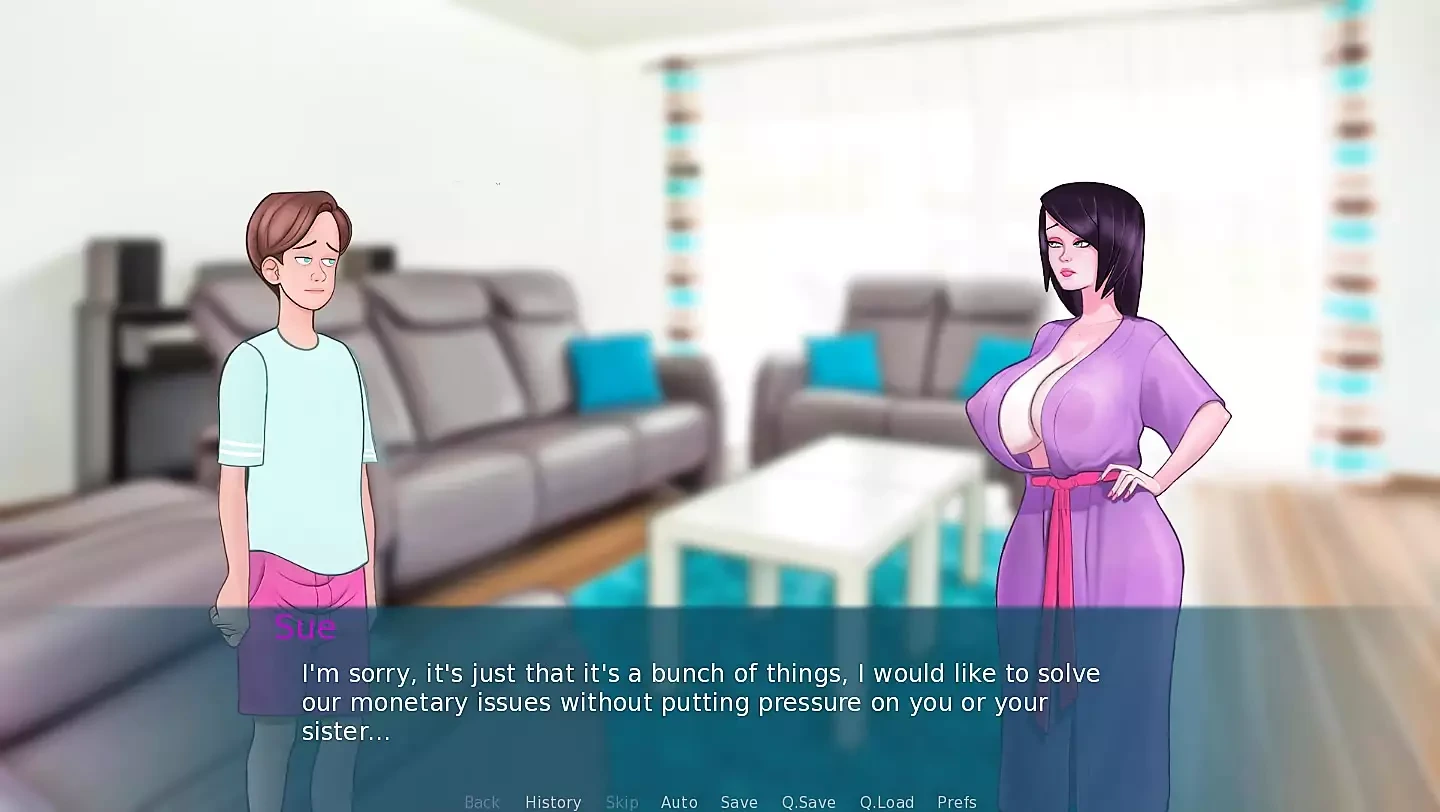Quick load with Q.Load
Image resolution: width=1440 pixels, height=812 pixels.
pos(887,802)
